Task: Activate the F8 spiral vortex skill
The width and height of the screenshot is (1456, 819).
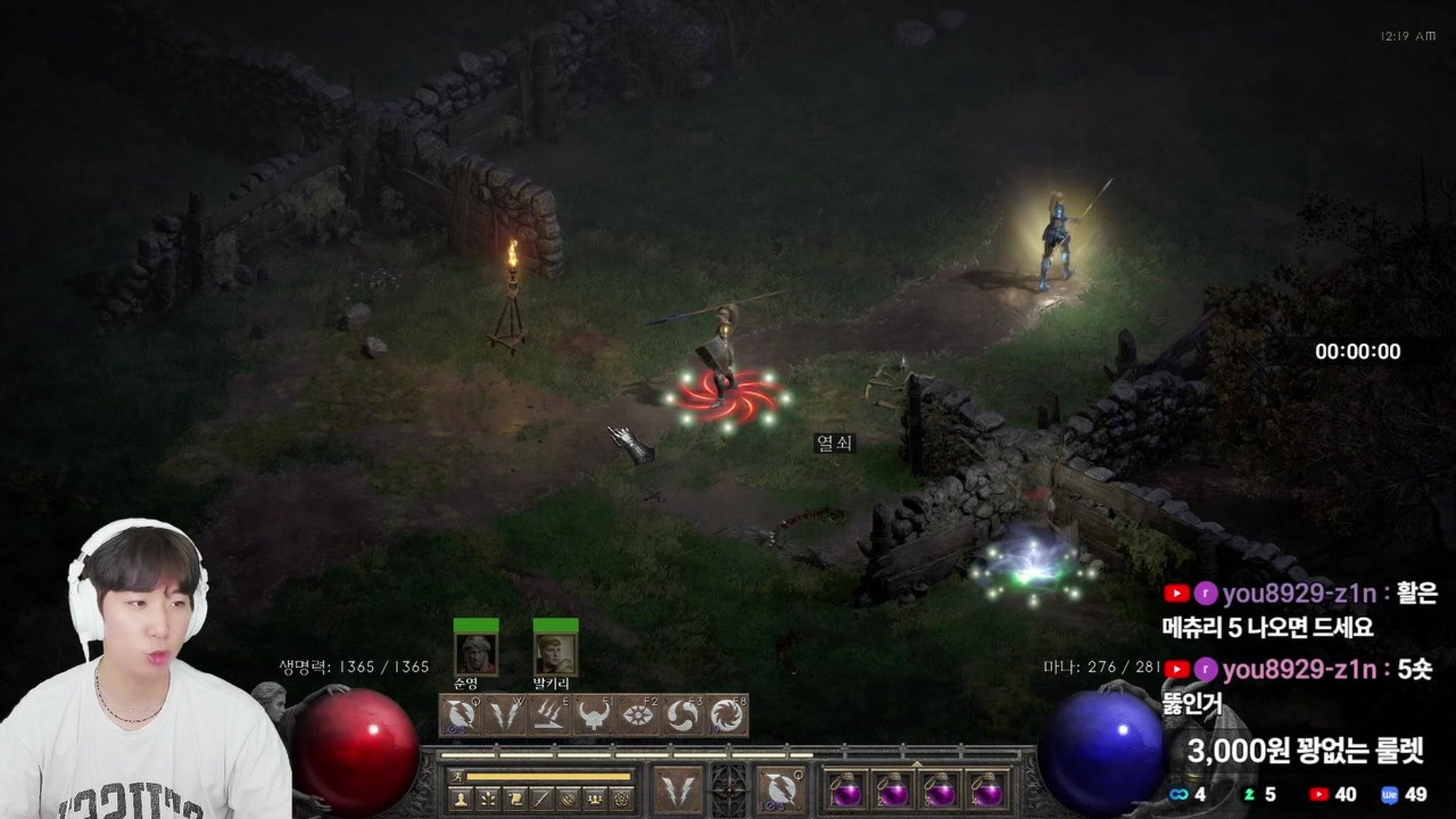Action: 726,715
